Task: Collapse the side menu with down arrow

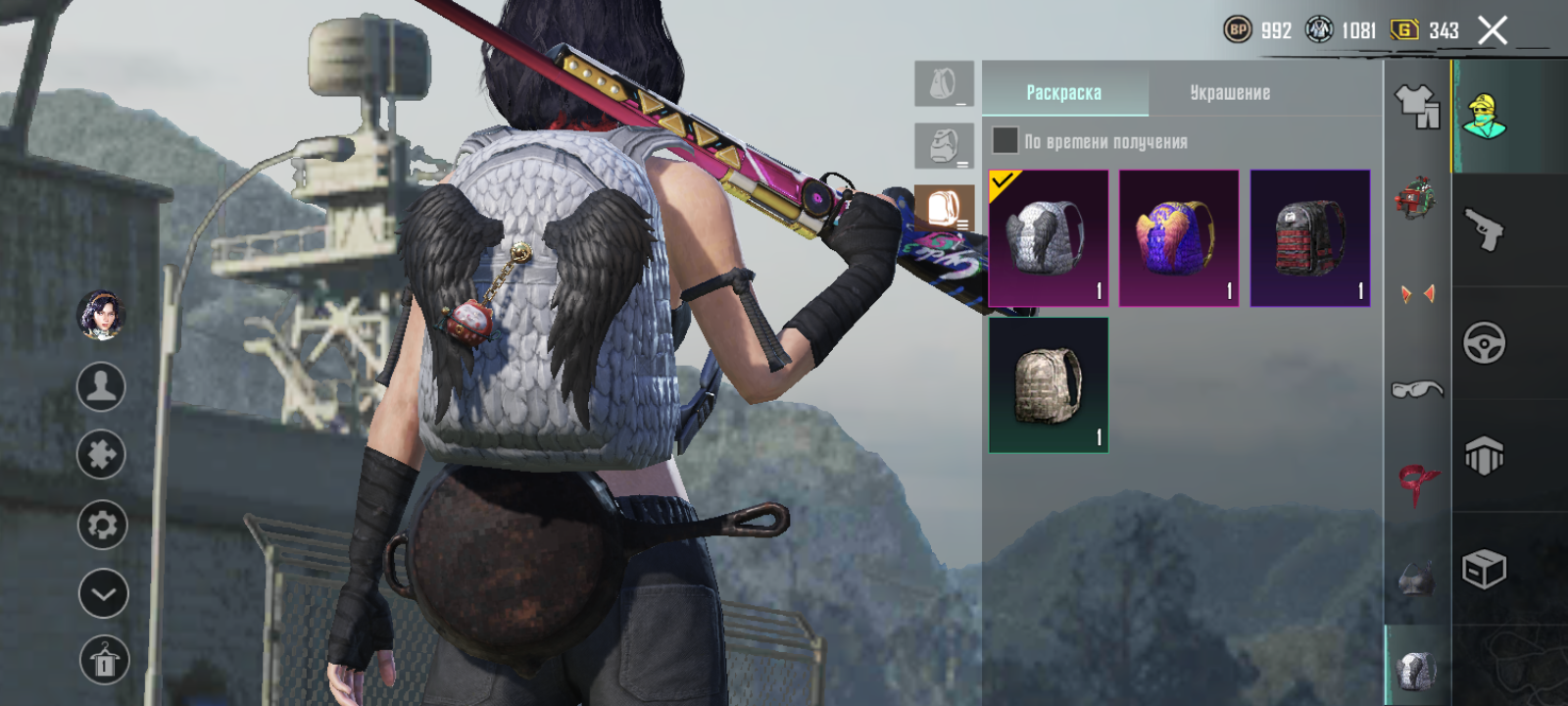Action: (x=103, y=593)
